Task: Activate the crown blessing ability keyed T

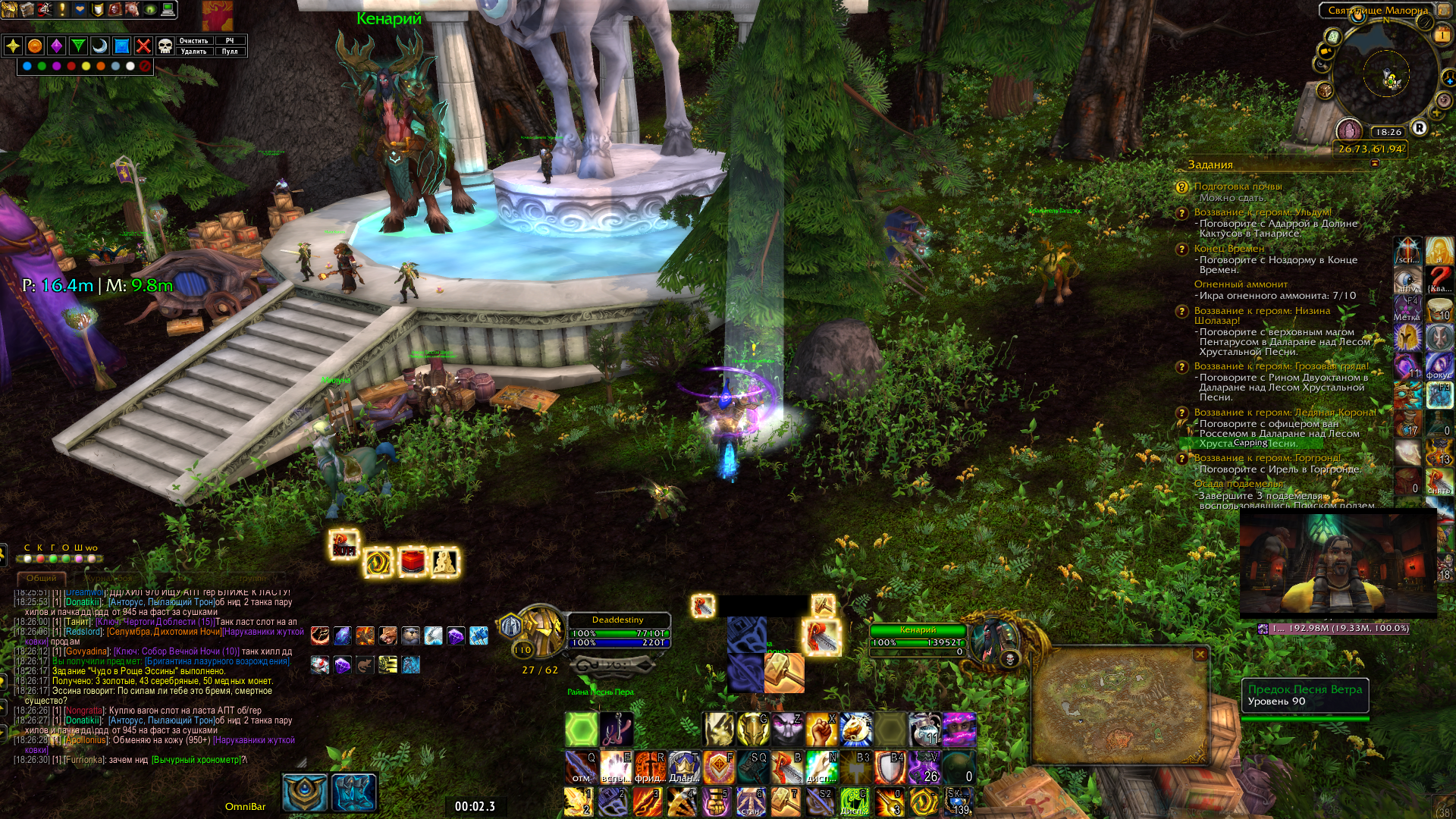Action: tap(684, 767)
